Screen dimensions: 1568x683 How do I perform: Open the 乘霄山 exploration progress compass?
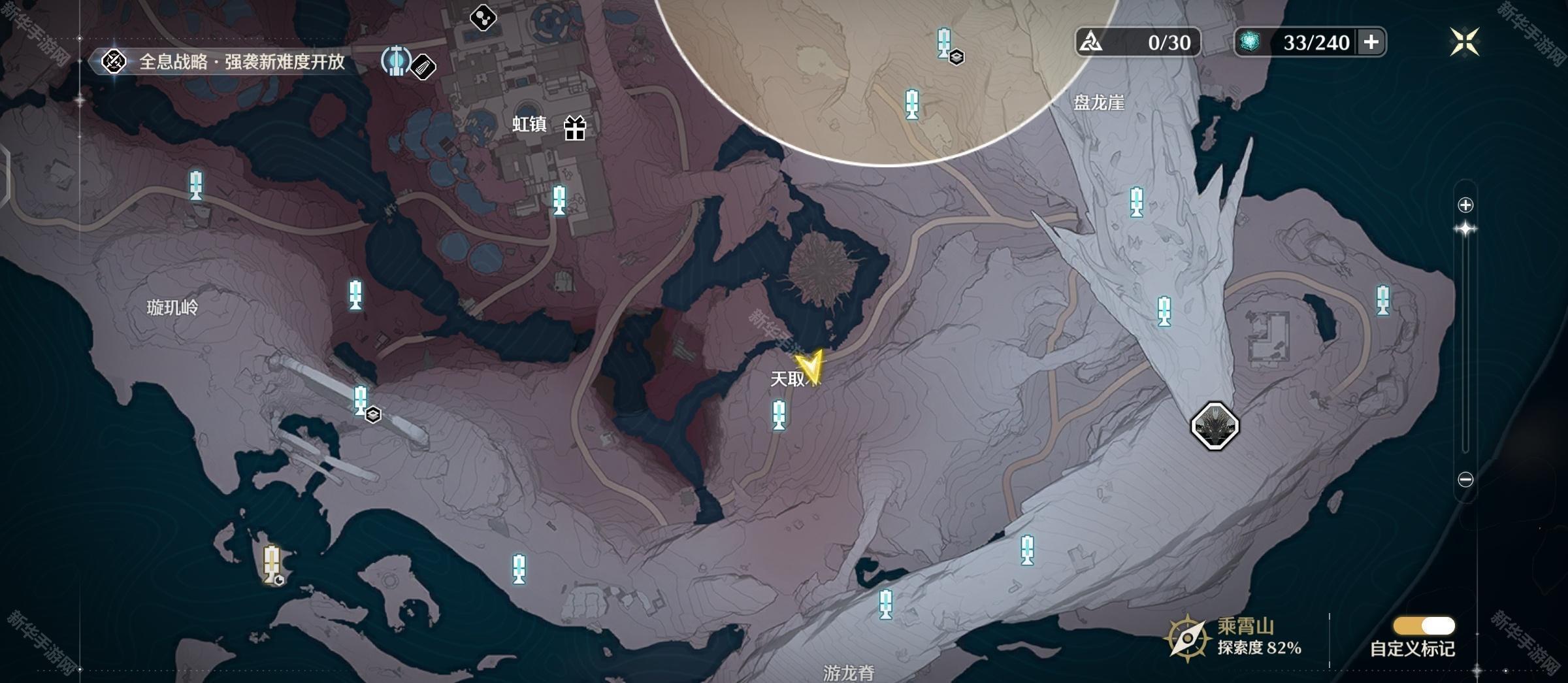[x=1186, y=638]
